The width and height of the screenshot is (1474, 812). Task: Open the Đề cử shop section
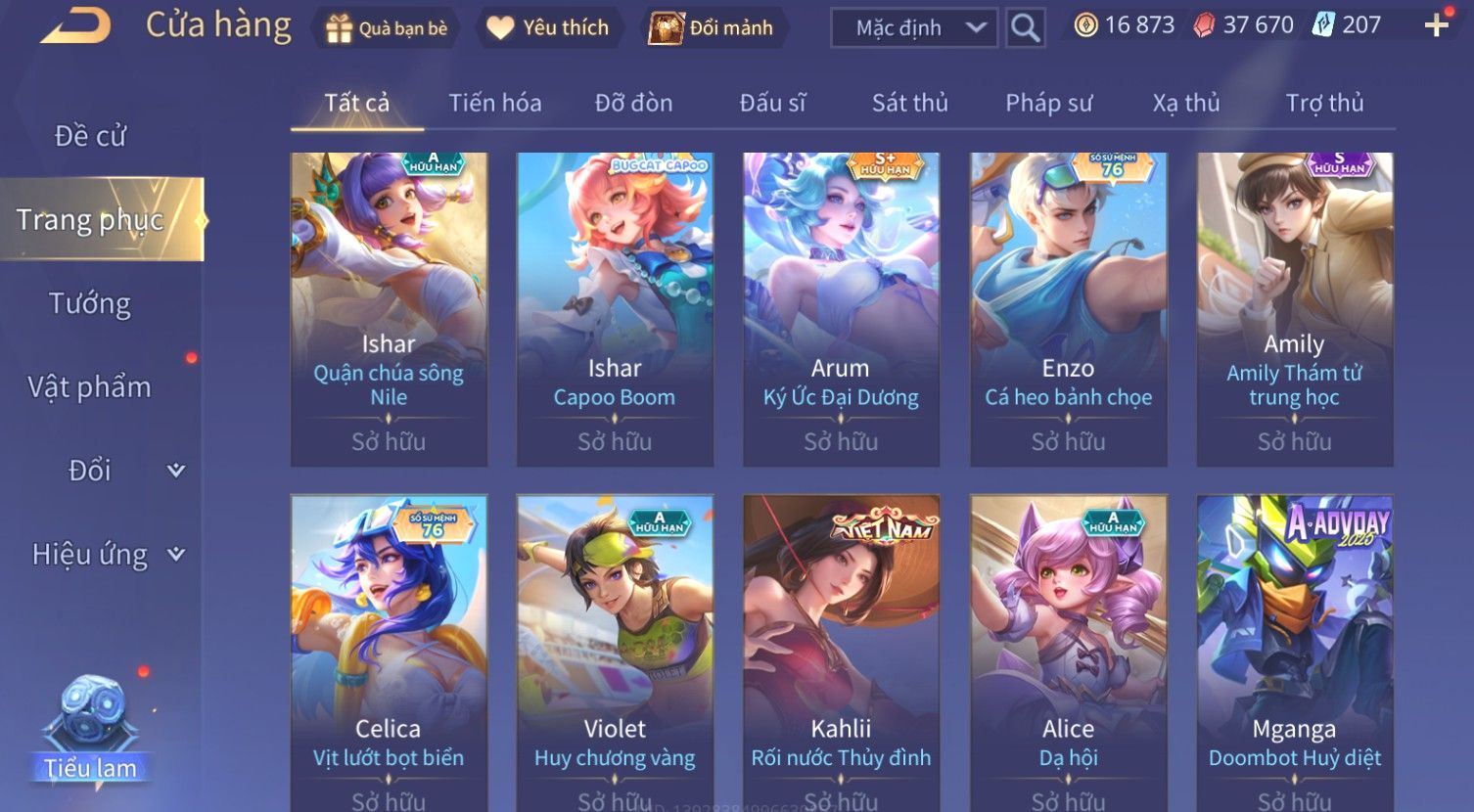[90, 136]
